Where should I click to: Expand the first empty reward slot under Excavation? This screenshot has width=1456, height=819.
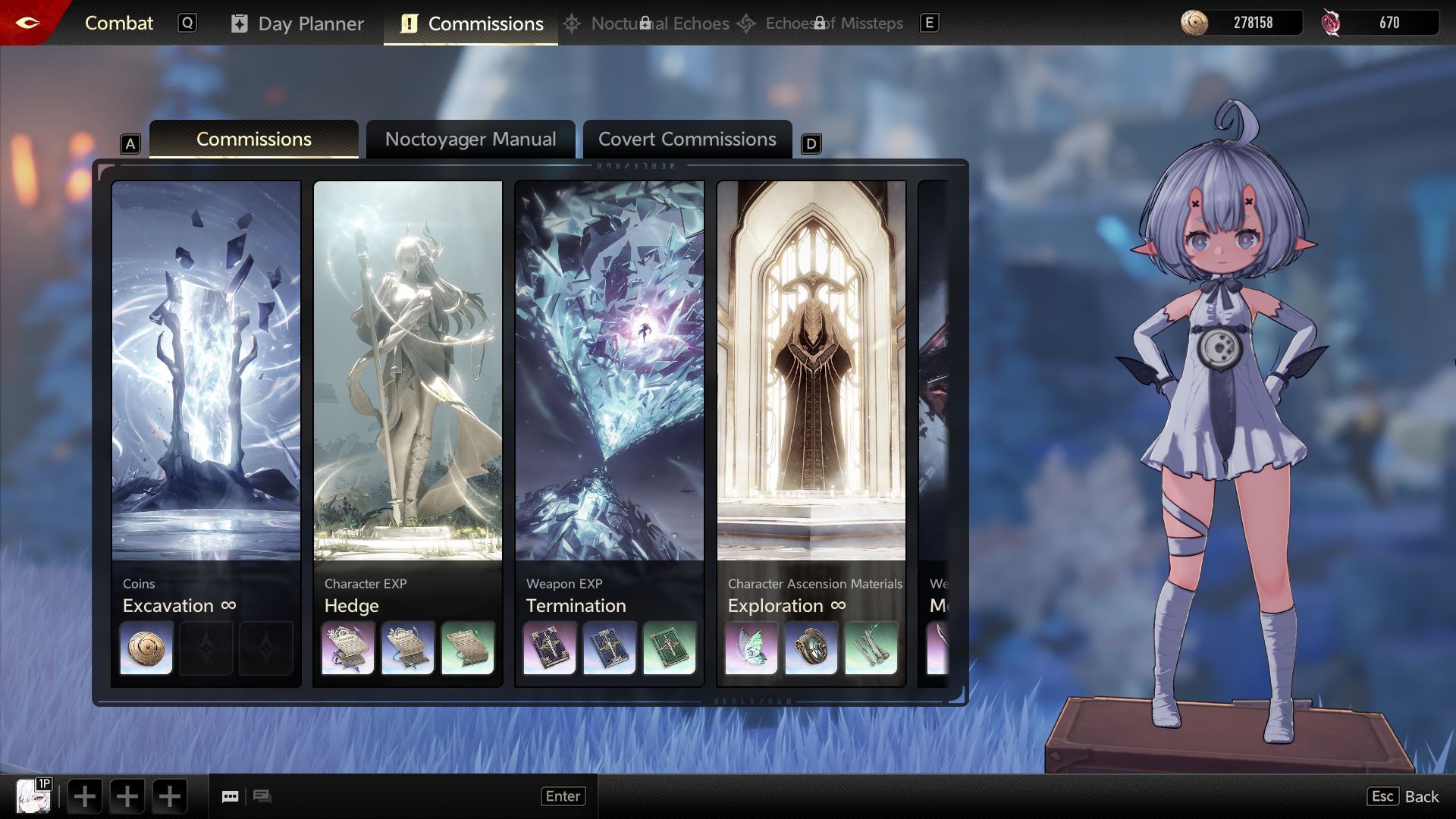point(206,648)
